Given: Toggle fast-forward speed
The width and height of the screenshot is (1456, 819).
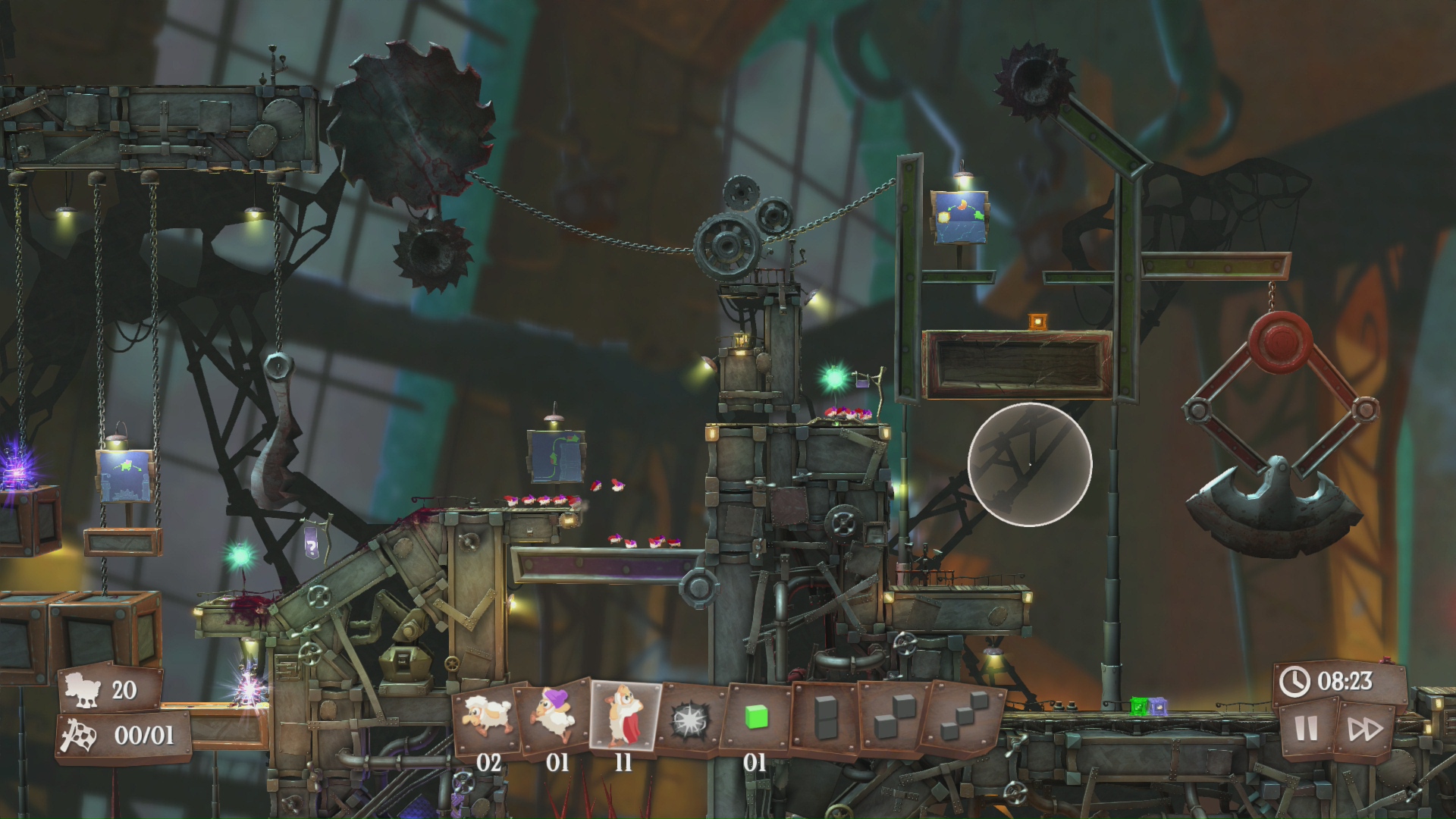Looking at the screenshot, I should pyautogui.click(x=1364, y=730).
